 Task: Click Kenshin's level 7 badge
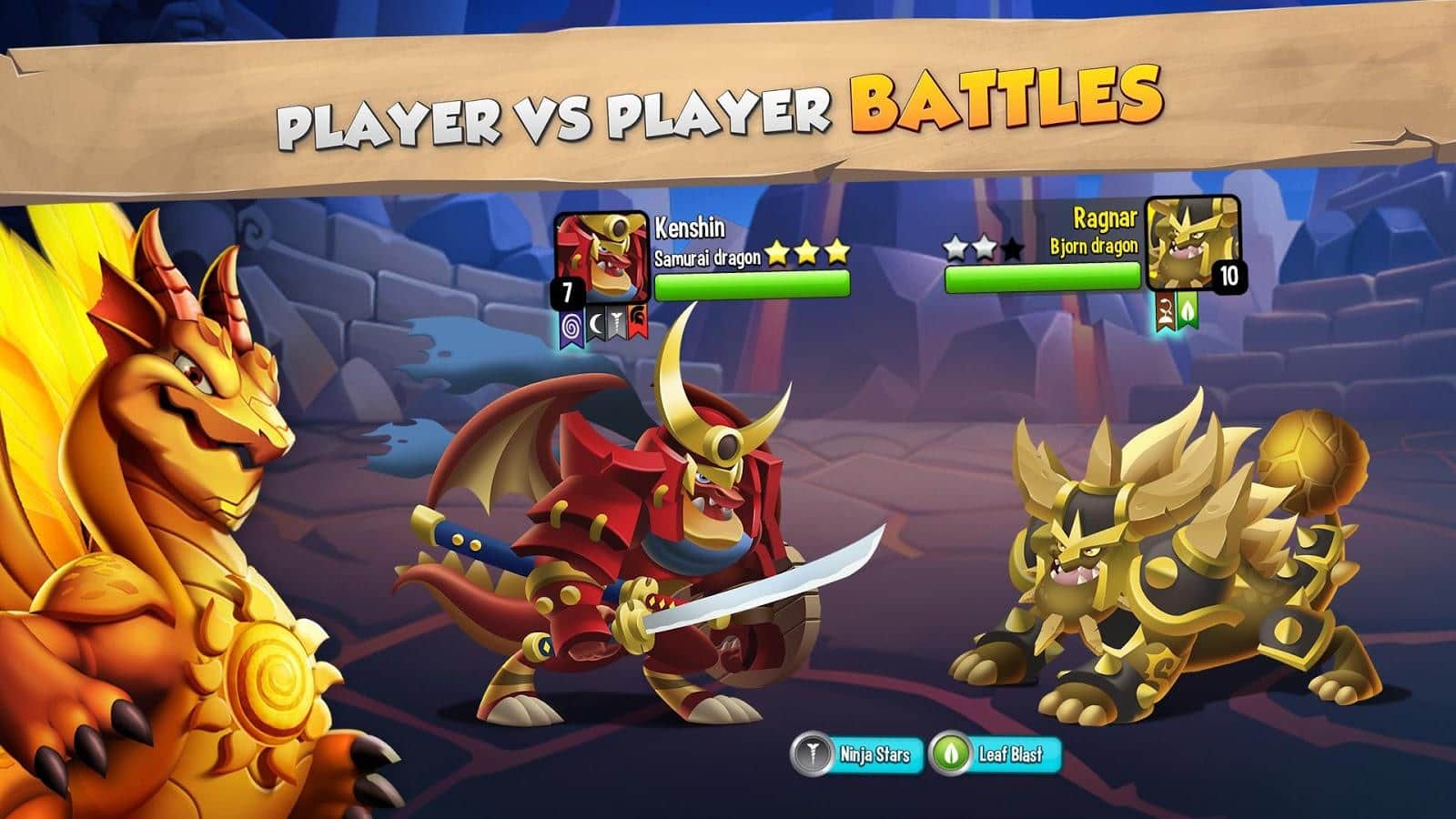pos(568,291)
